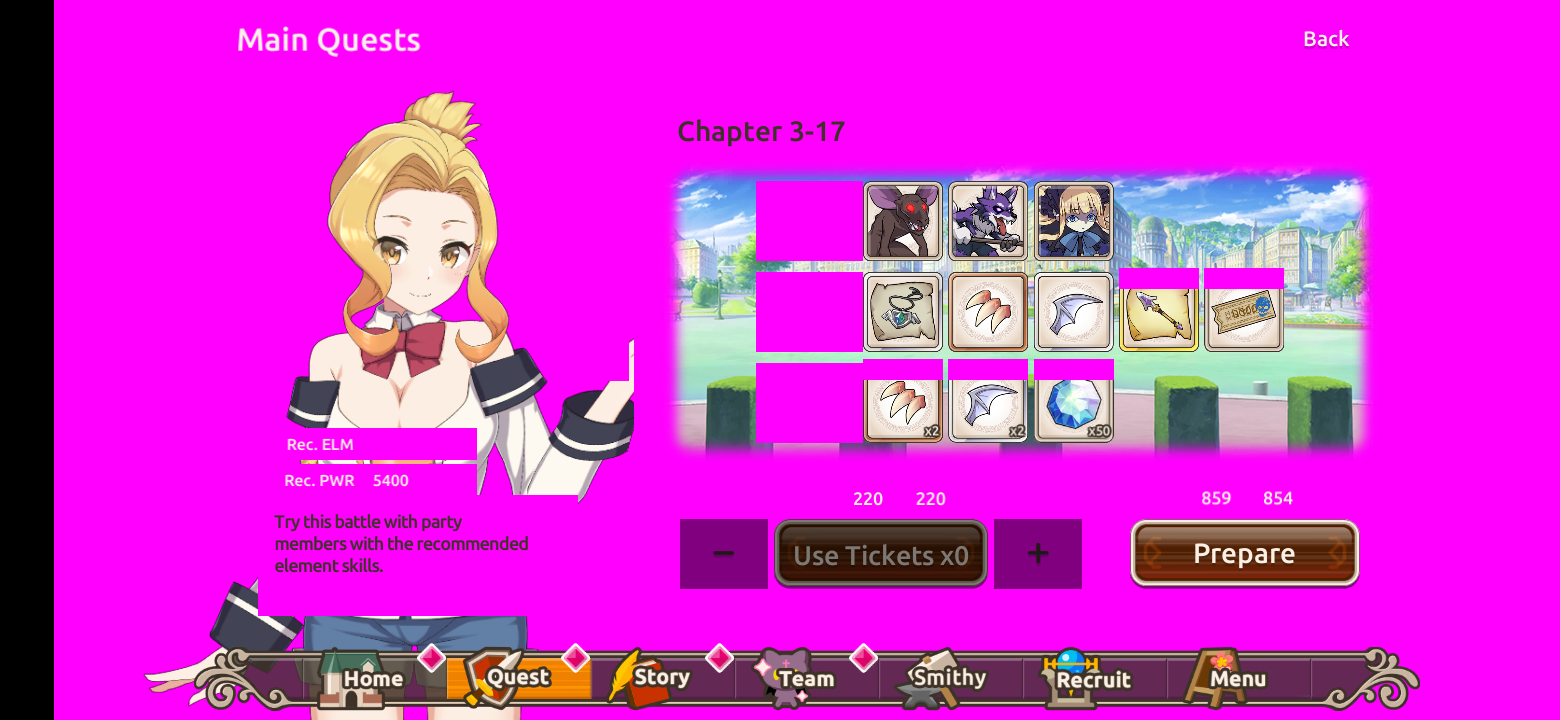1560x720 pixels.
Task: View the blonde girl enemy portrait
Action: (1073, 221)
